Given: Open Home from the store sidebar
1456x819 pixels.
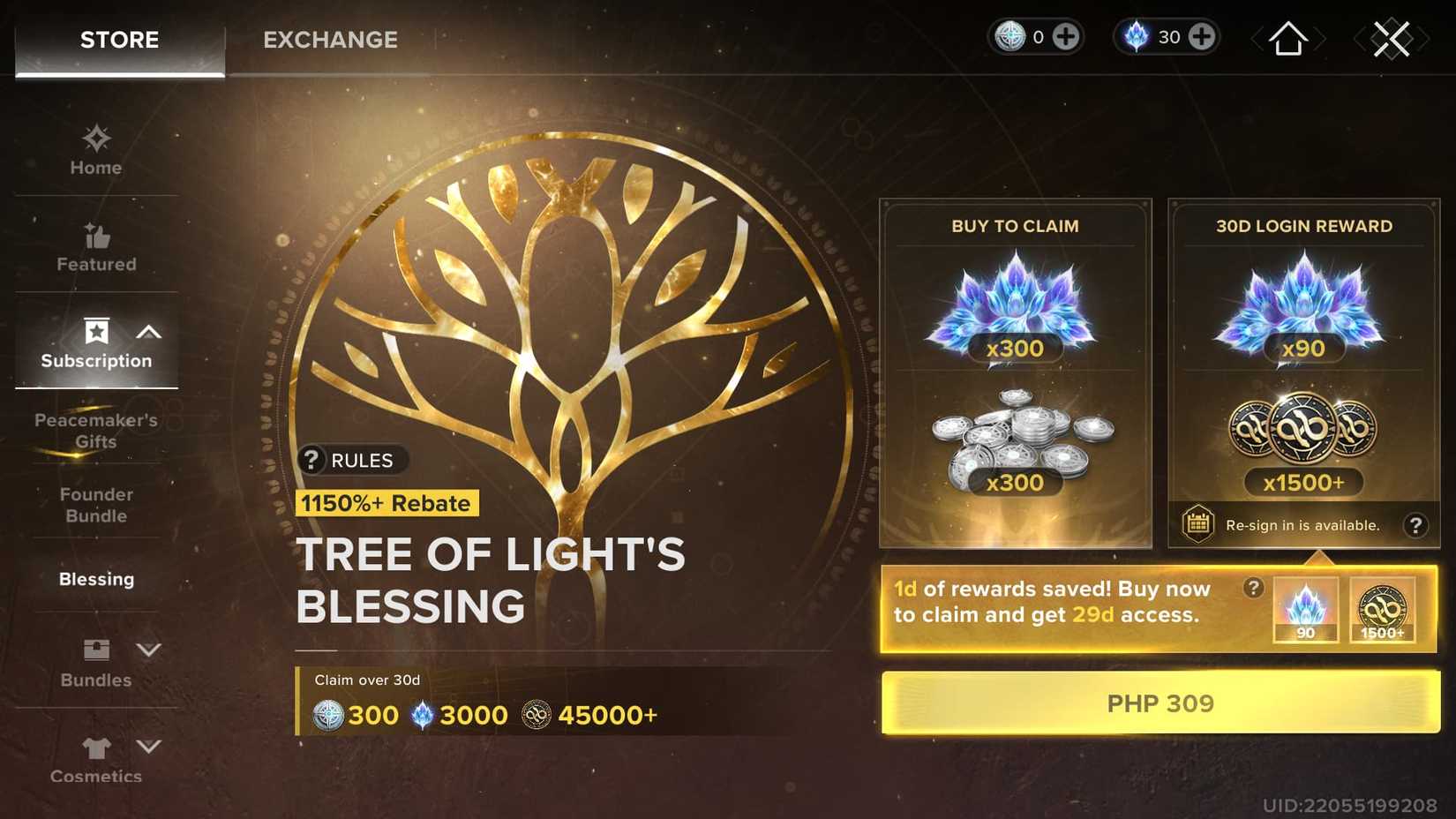Looking at the screenshot, I should (x=95, y=139).
